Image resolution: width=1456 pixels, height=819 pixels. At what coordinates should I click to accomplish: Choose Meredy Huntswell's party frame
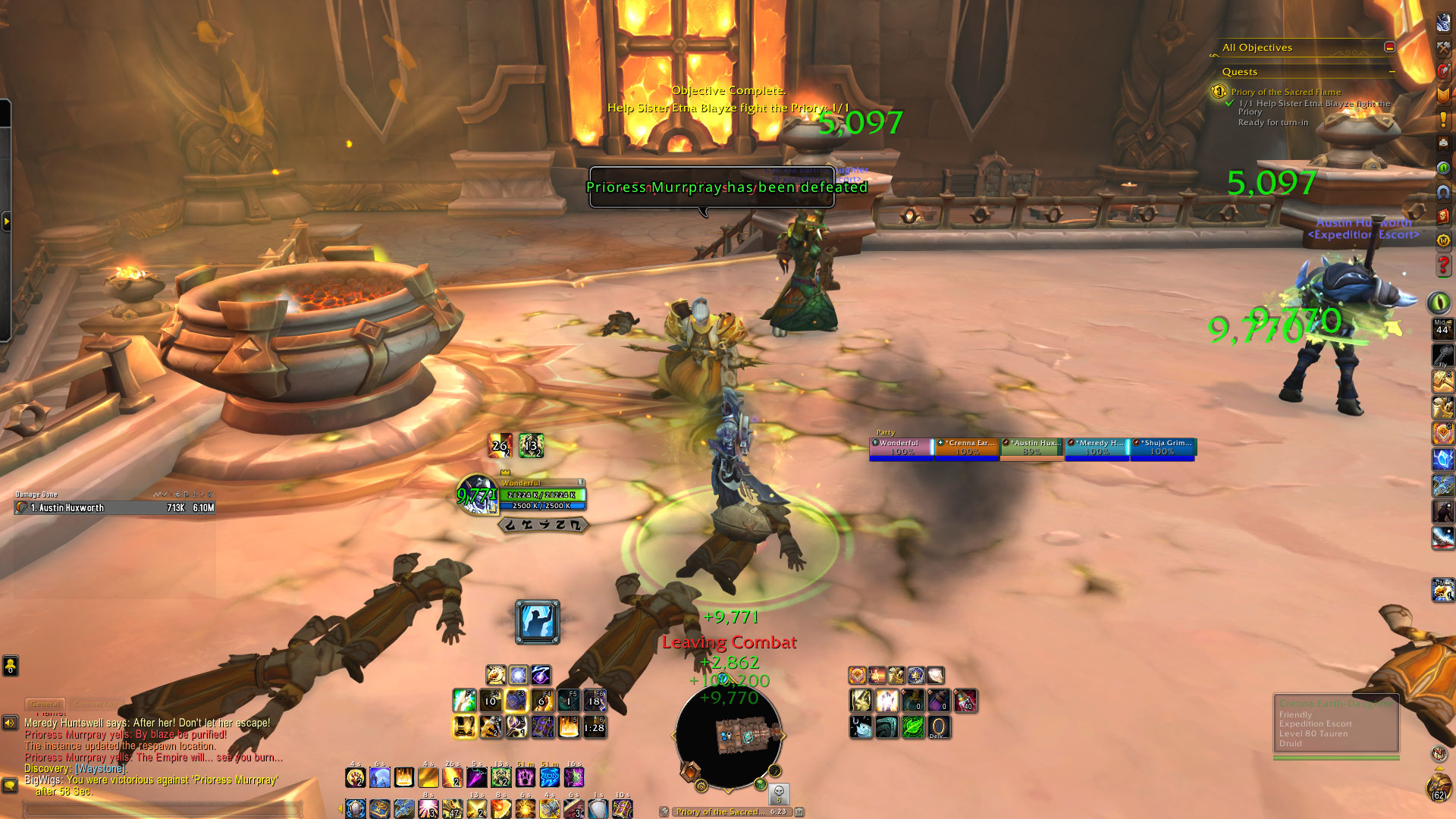click(1097, 447)
